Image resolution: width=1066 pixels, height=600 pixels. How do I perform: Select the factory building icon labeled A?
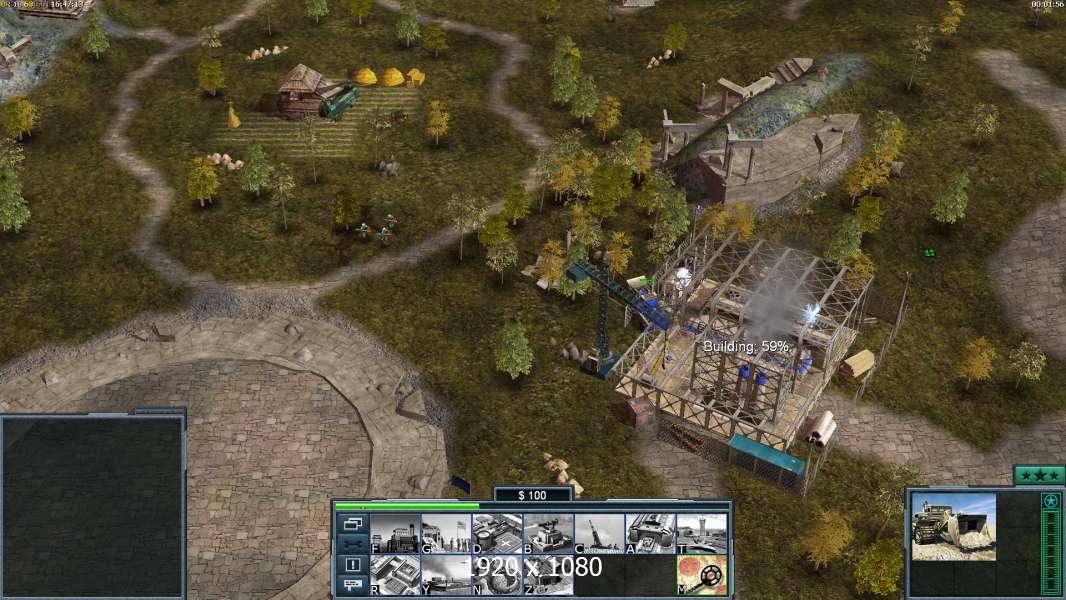[x=650, y=533]
